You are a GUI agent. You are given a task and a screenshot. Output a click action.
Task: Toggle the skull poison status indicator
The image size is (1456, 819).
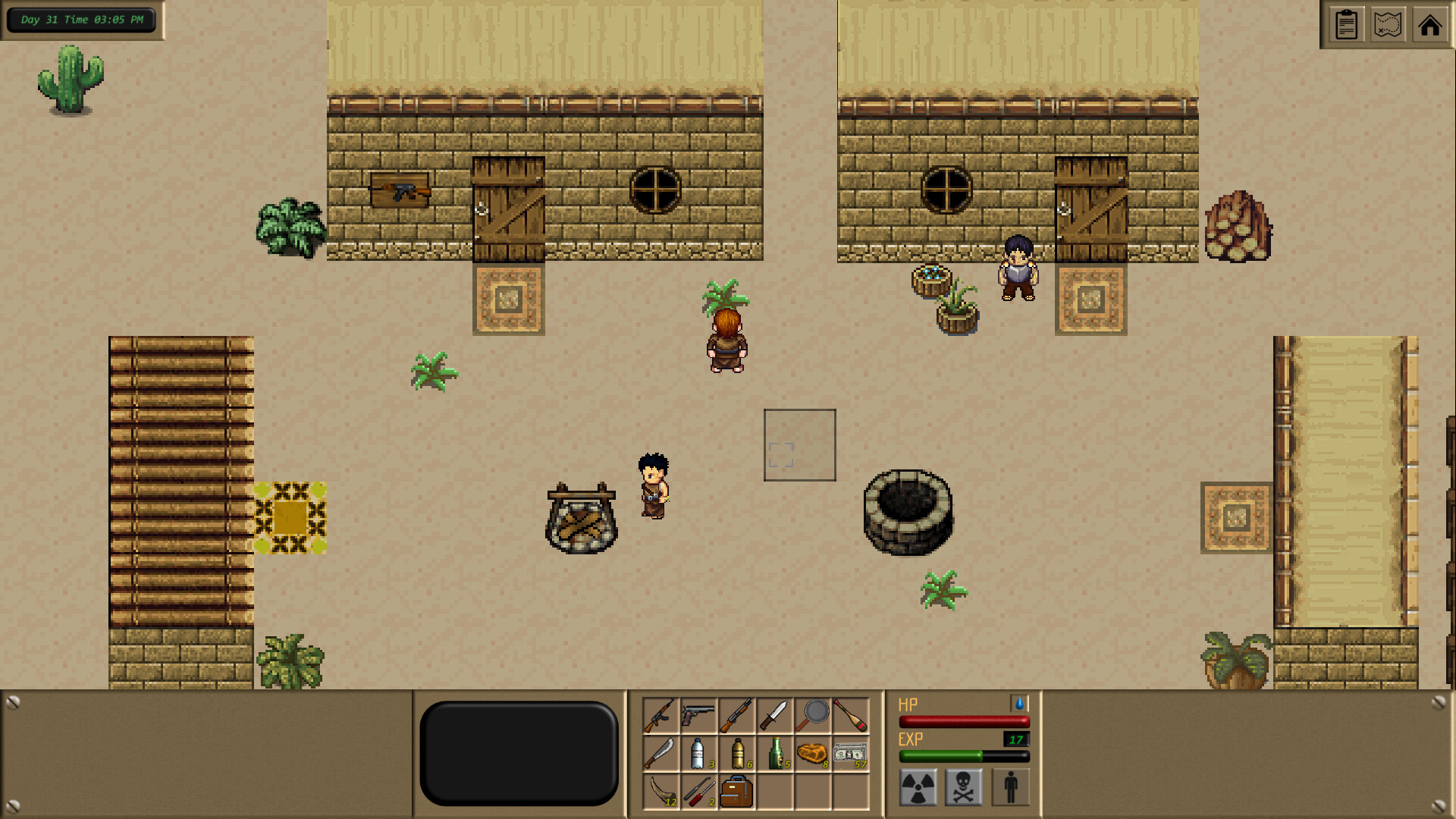pos(964,786)
